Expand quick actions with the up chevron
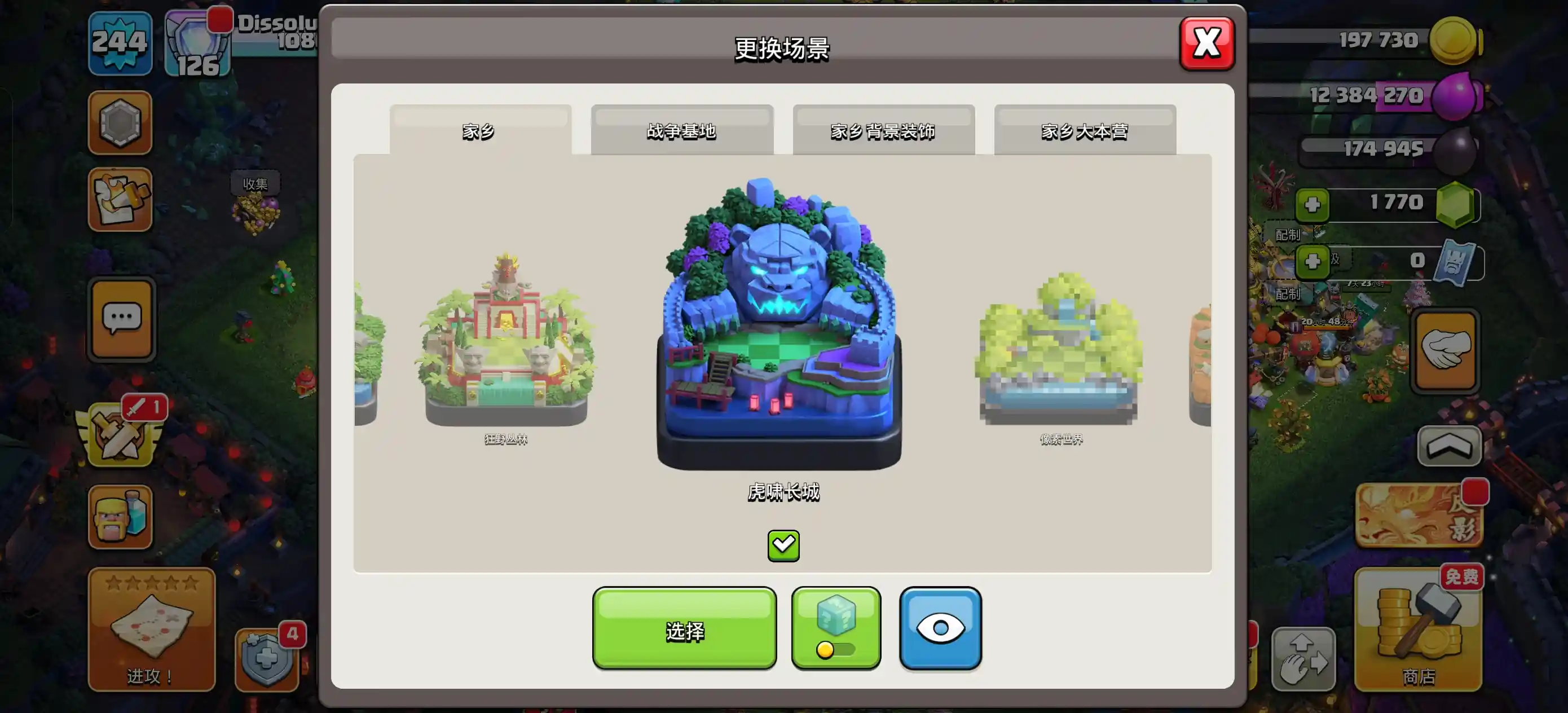Viewport: 1568px width, 713px height. pos(1450,446)
